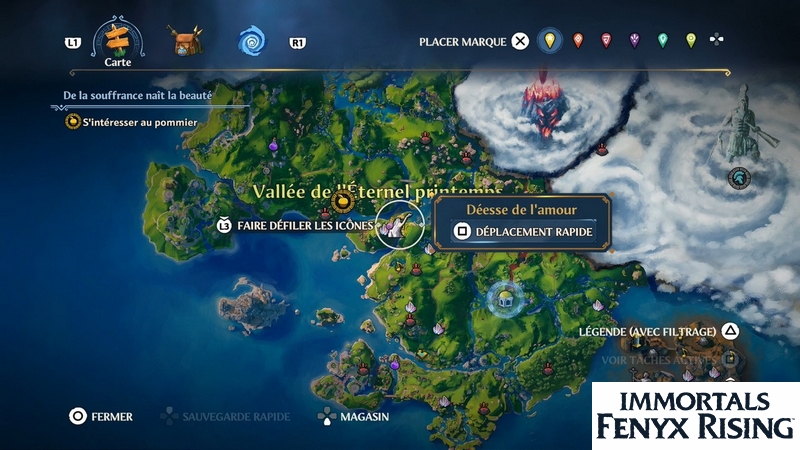Close the map with Fermer
800x450 pixels.
(101, 416)
